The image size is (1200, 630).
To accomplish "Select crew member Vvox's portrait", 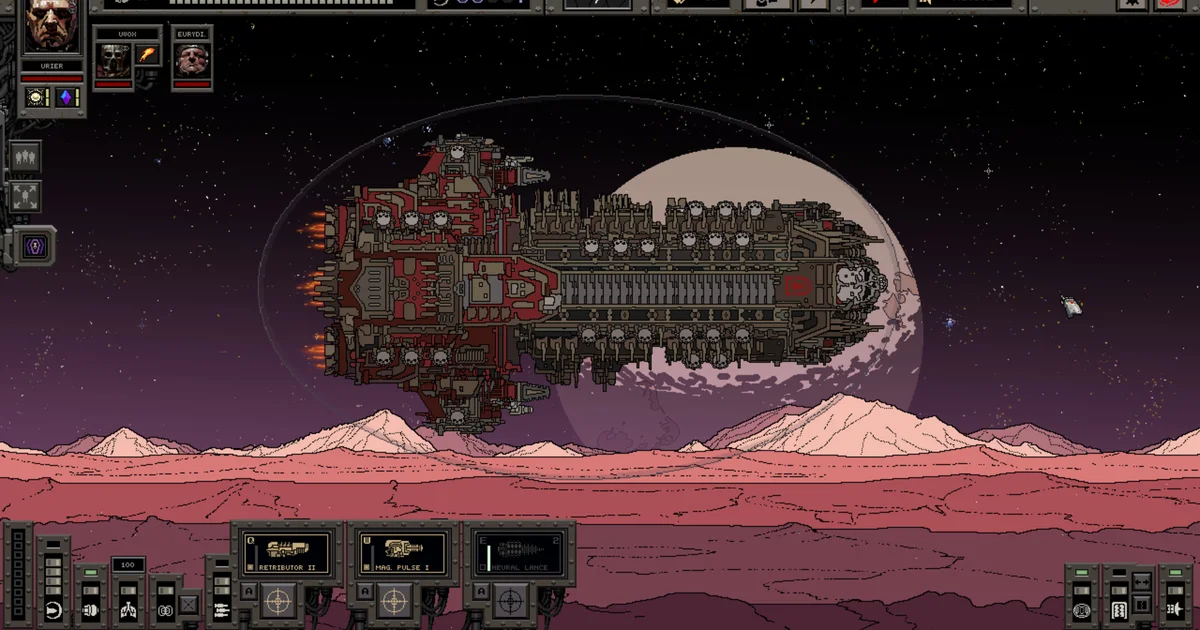I will coord(112,61).
